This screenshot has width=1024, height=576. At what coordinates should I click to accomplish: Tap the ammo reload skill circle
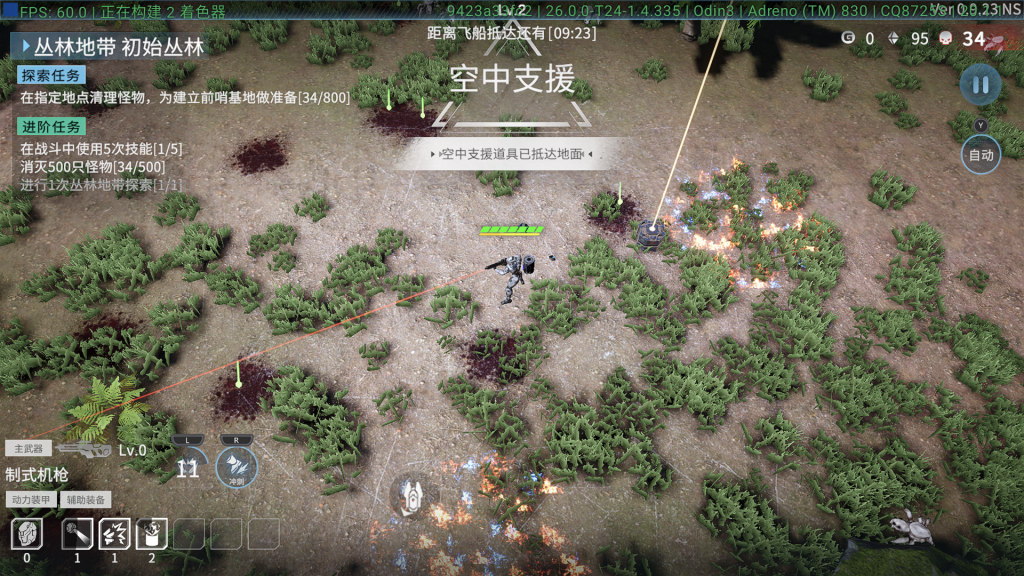(x=188, y=466)
